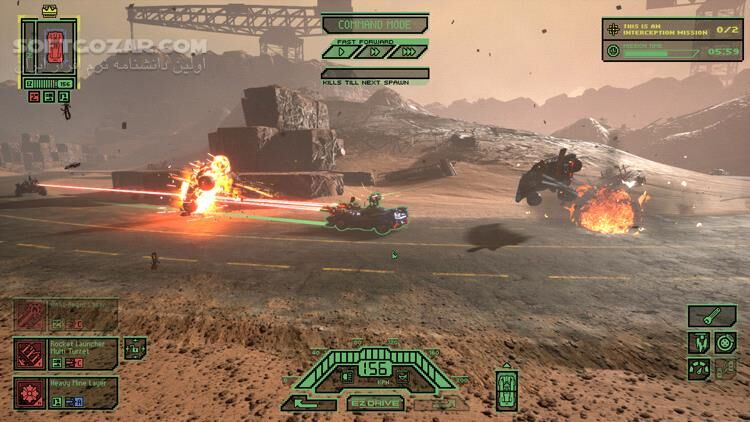Select the small car icon near speedometer
This screenshot has width=750, height=422.
coord(507,387)
